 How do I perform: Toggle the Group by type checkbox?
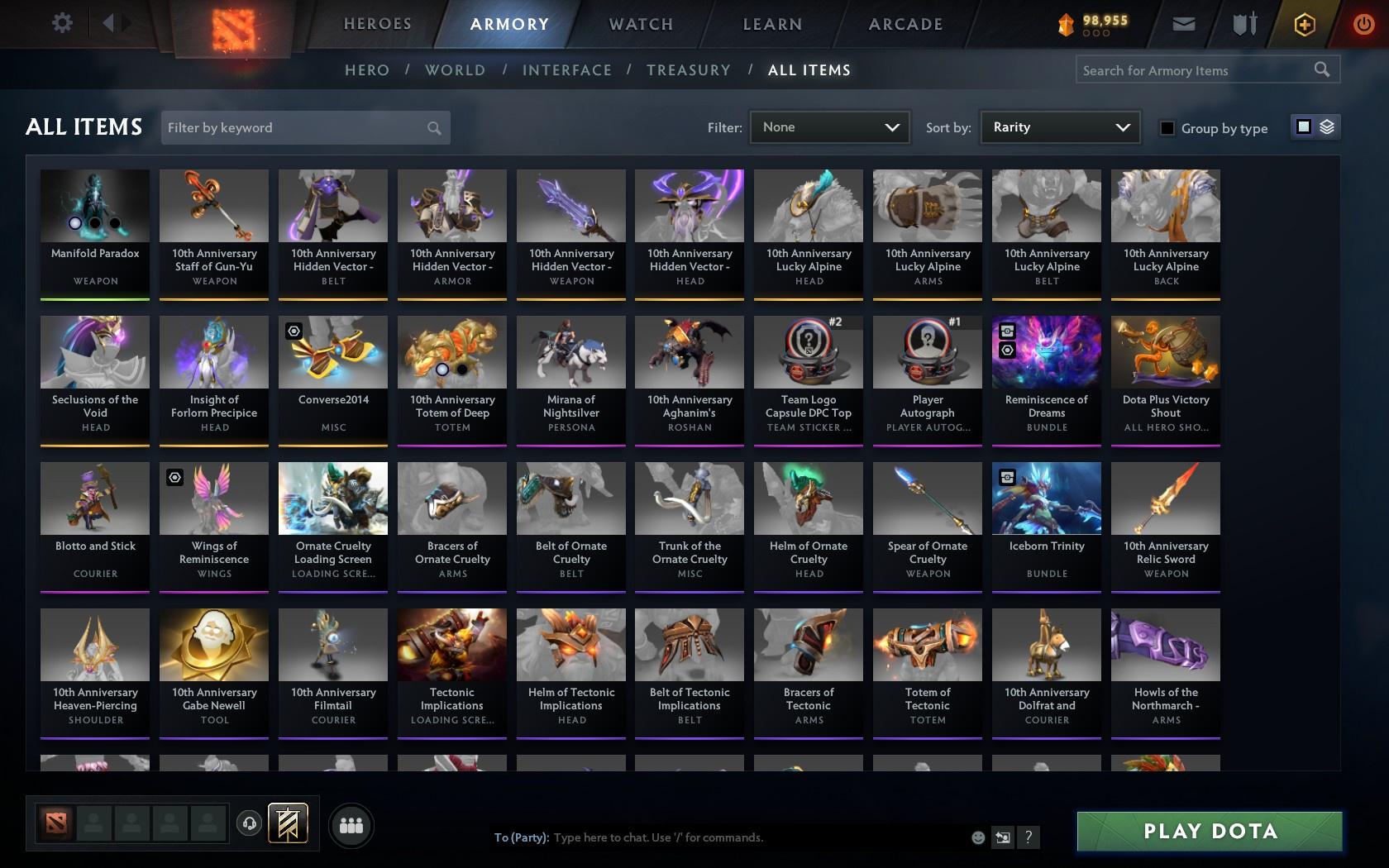(x=1167, y=128)
